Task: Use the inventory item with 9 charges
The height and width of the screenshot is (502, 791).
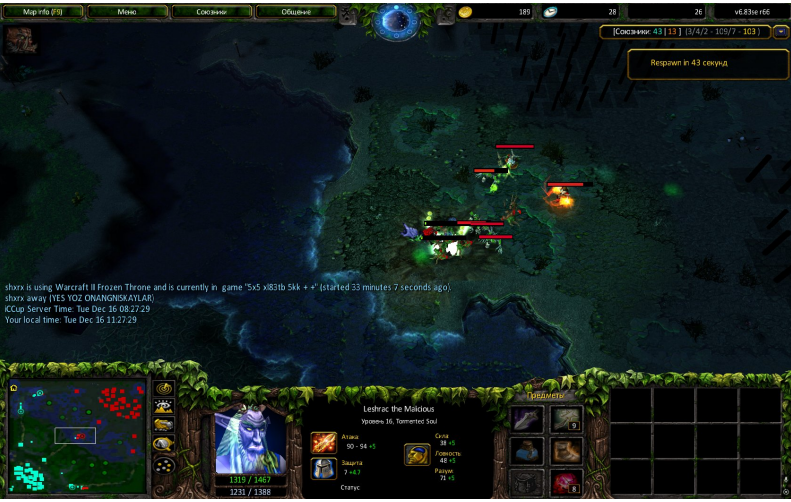Action: [x=566, y=419]
